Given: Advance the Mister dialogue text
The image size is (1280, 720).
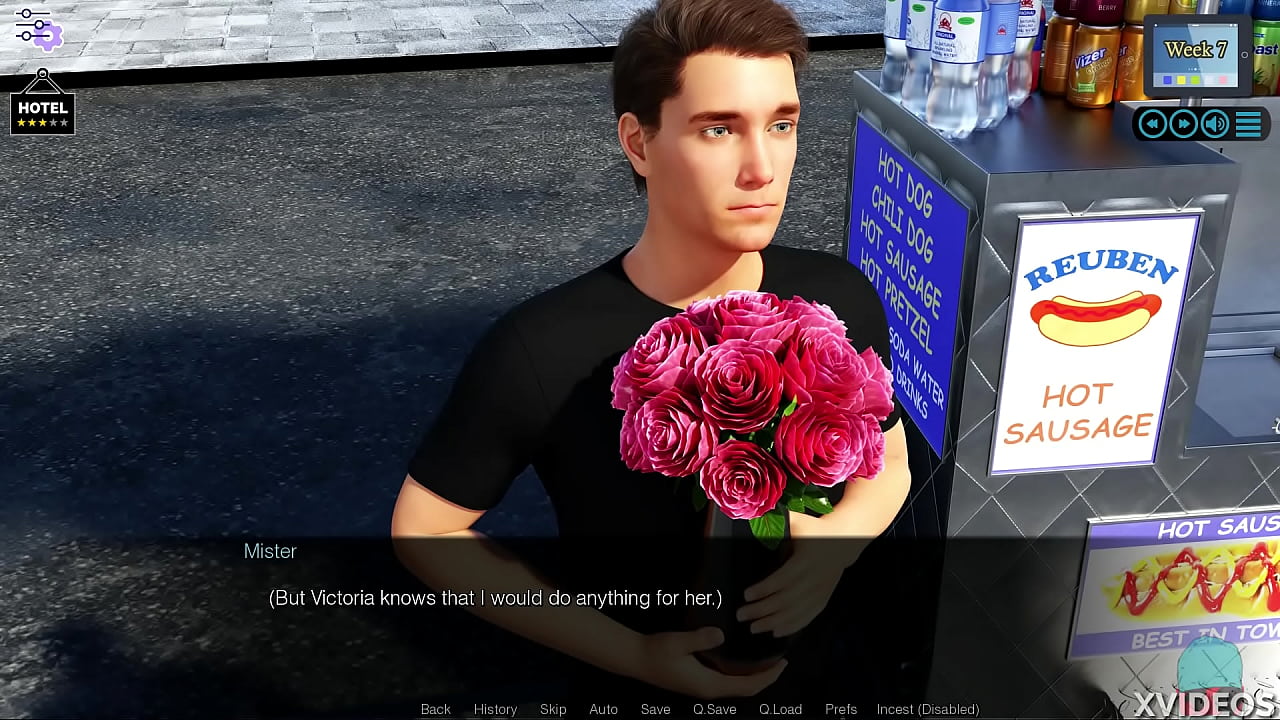Looking at the screenshot, I should pyautogui.click(x=495, y=598).
